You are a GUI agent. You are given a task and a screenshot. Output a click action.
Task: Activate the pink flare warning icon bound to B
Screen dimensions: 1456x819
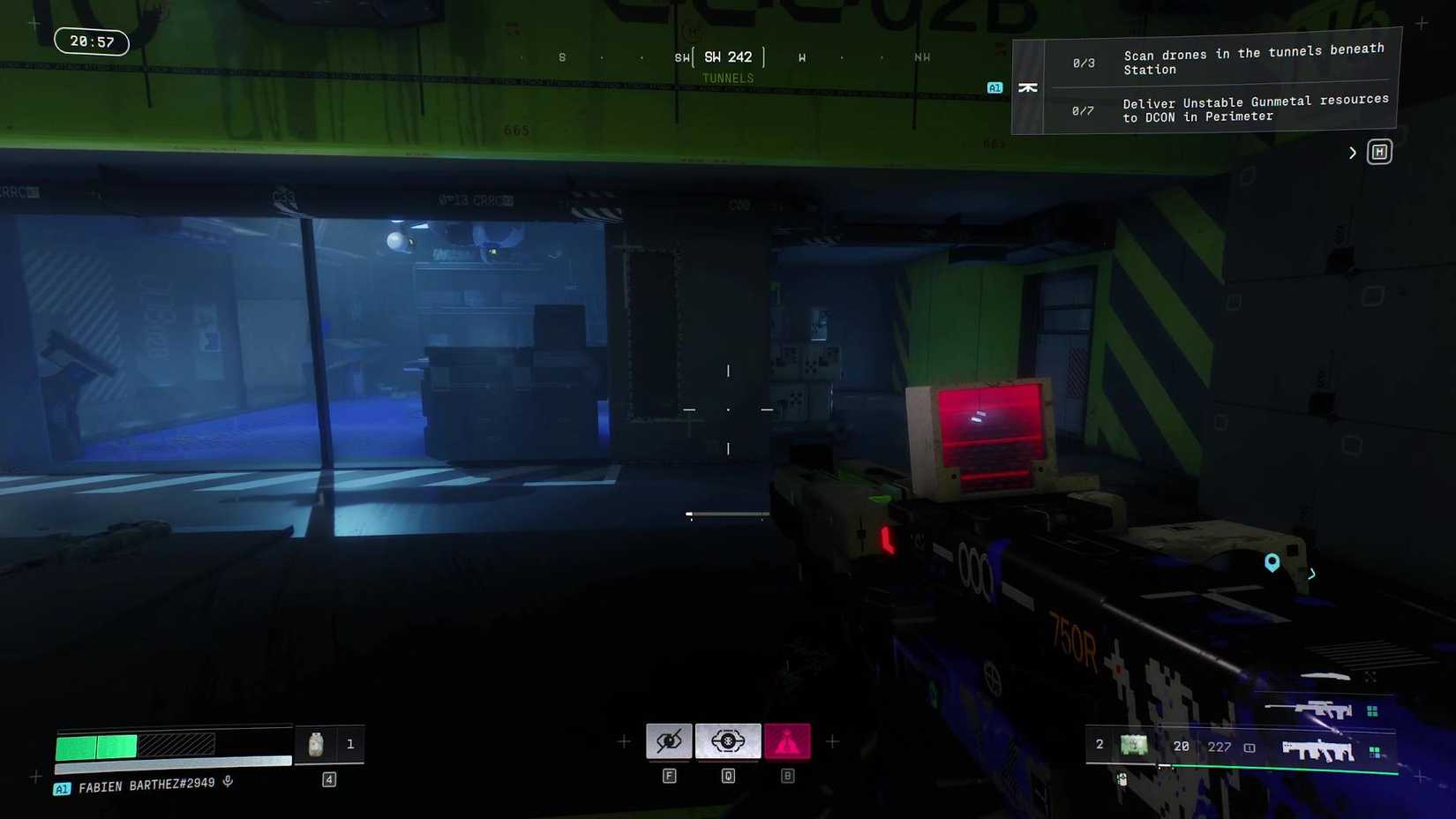coord(787,741)
